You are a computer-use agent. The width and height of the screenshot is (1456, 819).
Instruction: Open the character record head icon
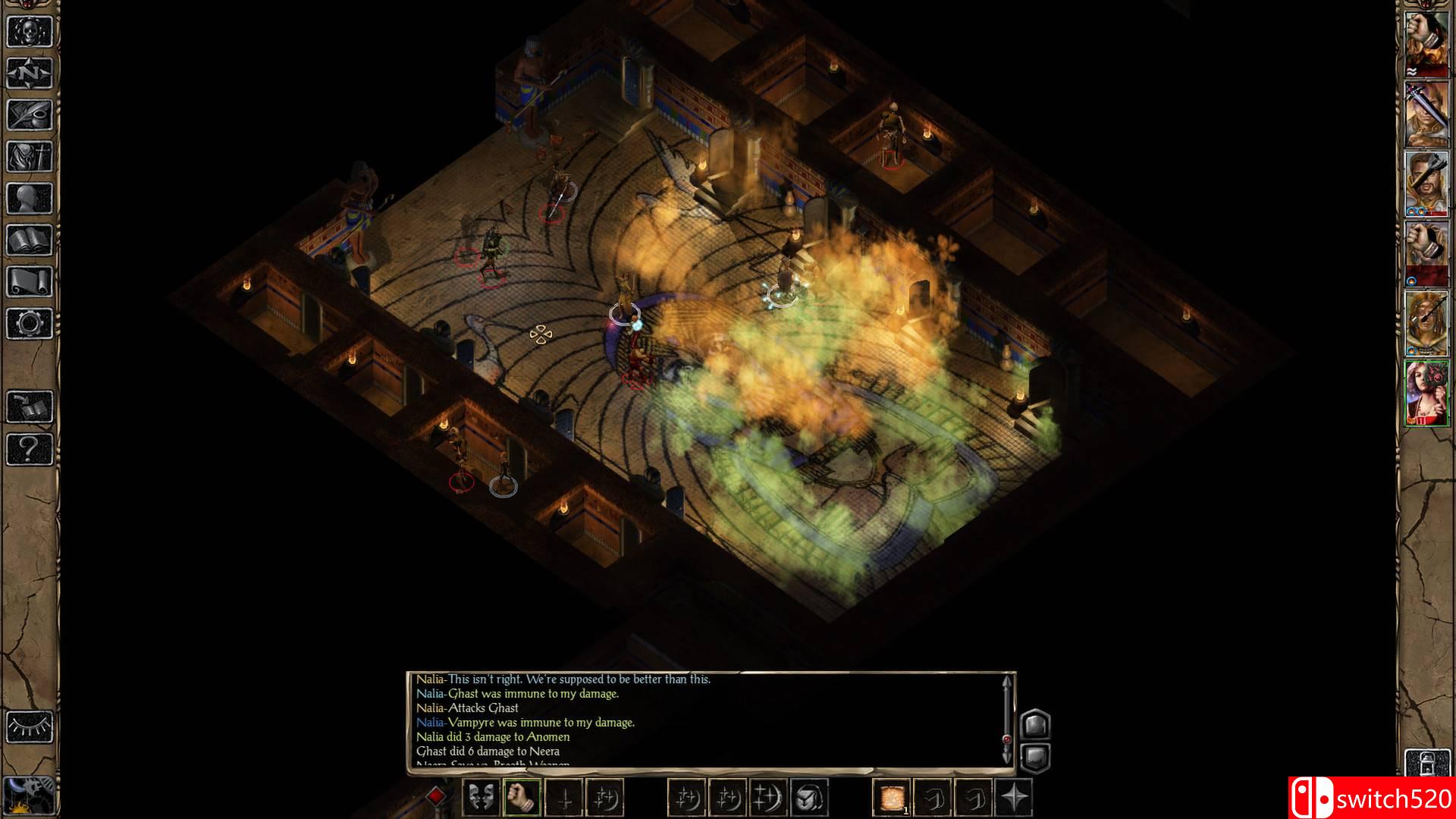(30, 199)
